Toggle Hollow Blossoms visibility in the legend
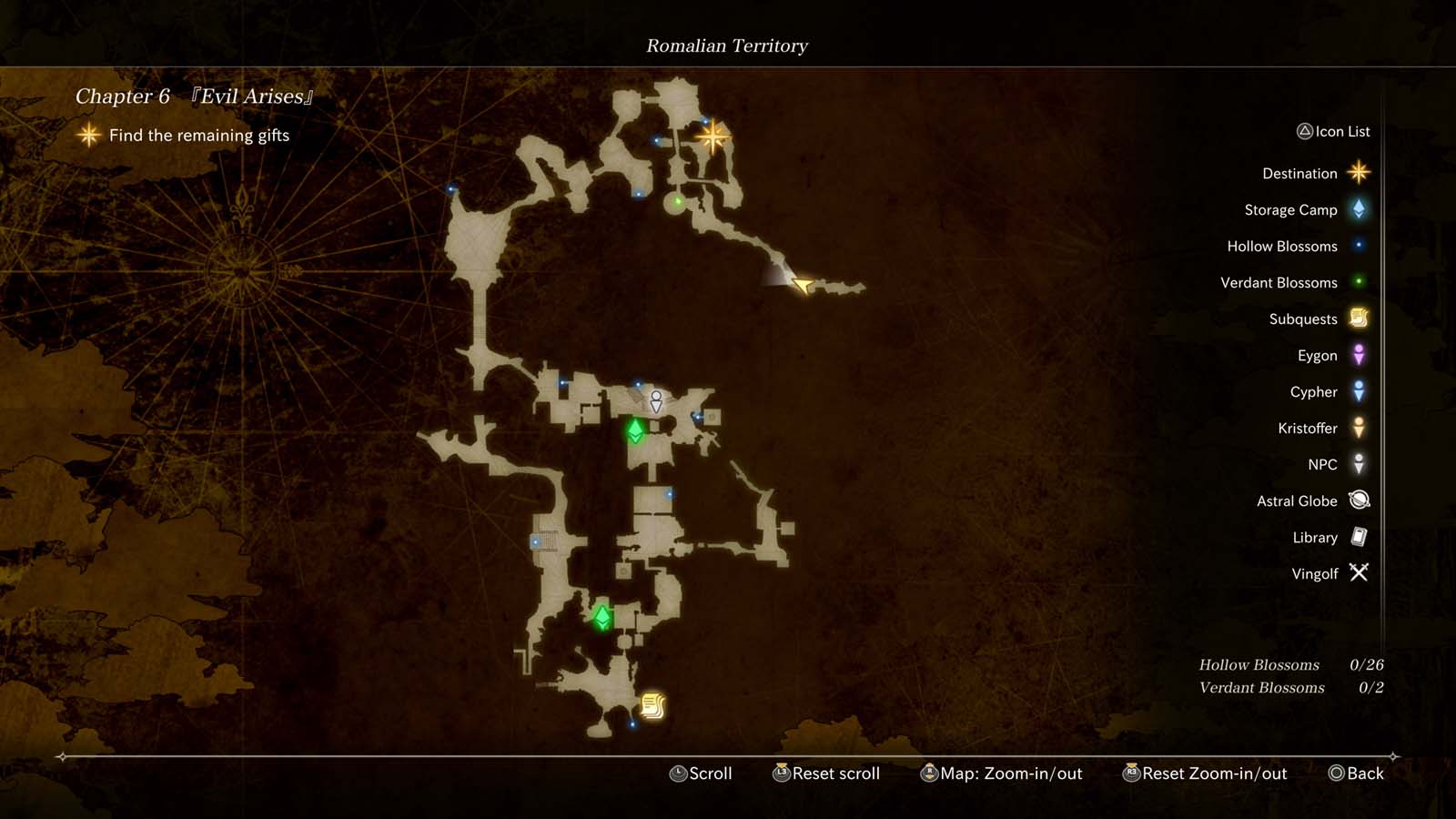Screen dimensions: 1456x819 (x=1357, y=246)
